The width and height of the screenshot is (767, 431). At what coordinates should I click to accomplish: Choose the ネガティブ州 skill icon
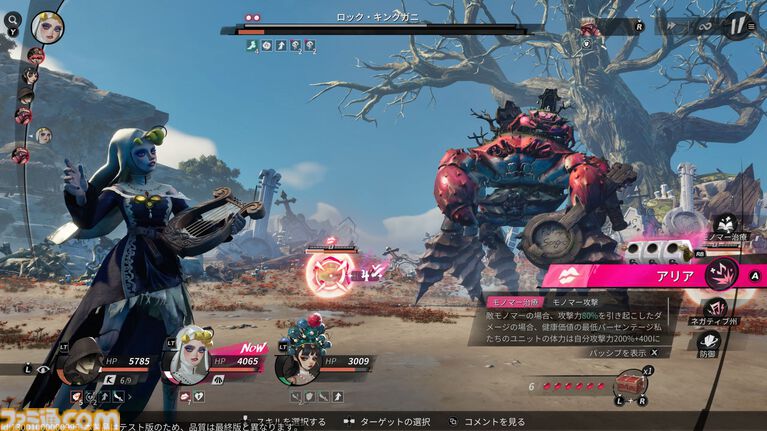(x=715, y=309)
